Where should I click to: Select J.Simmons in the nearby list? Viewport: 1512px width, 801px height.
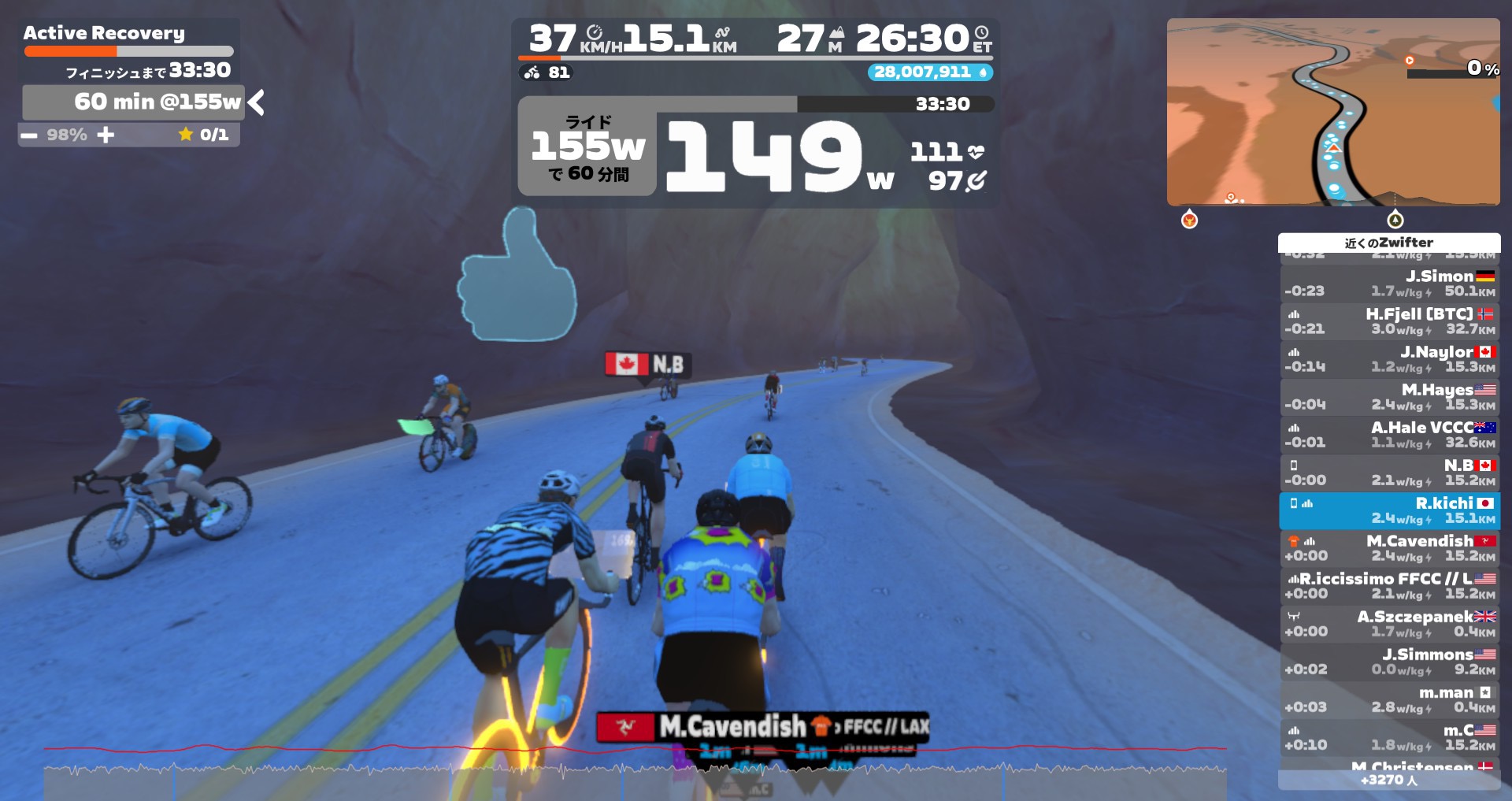[1389, 662]
